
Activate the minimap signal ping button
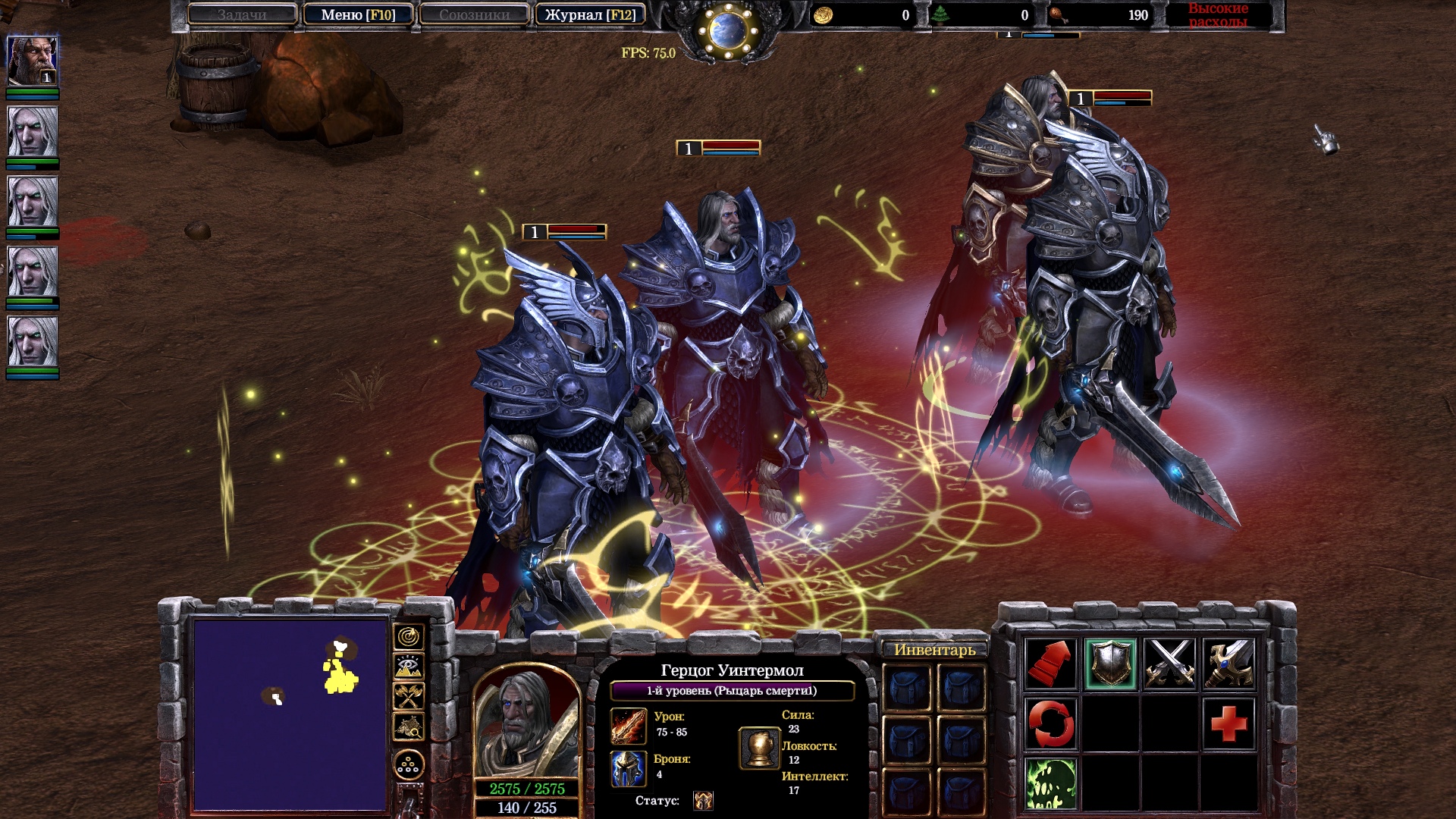409,637
